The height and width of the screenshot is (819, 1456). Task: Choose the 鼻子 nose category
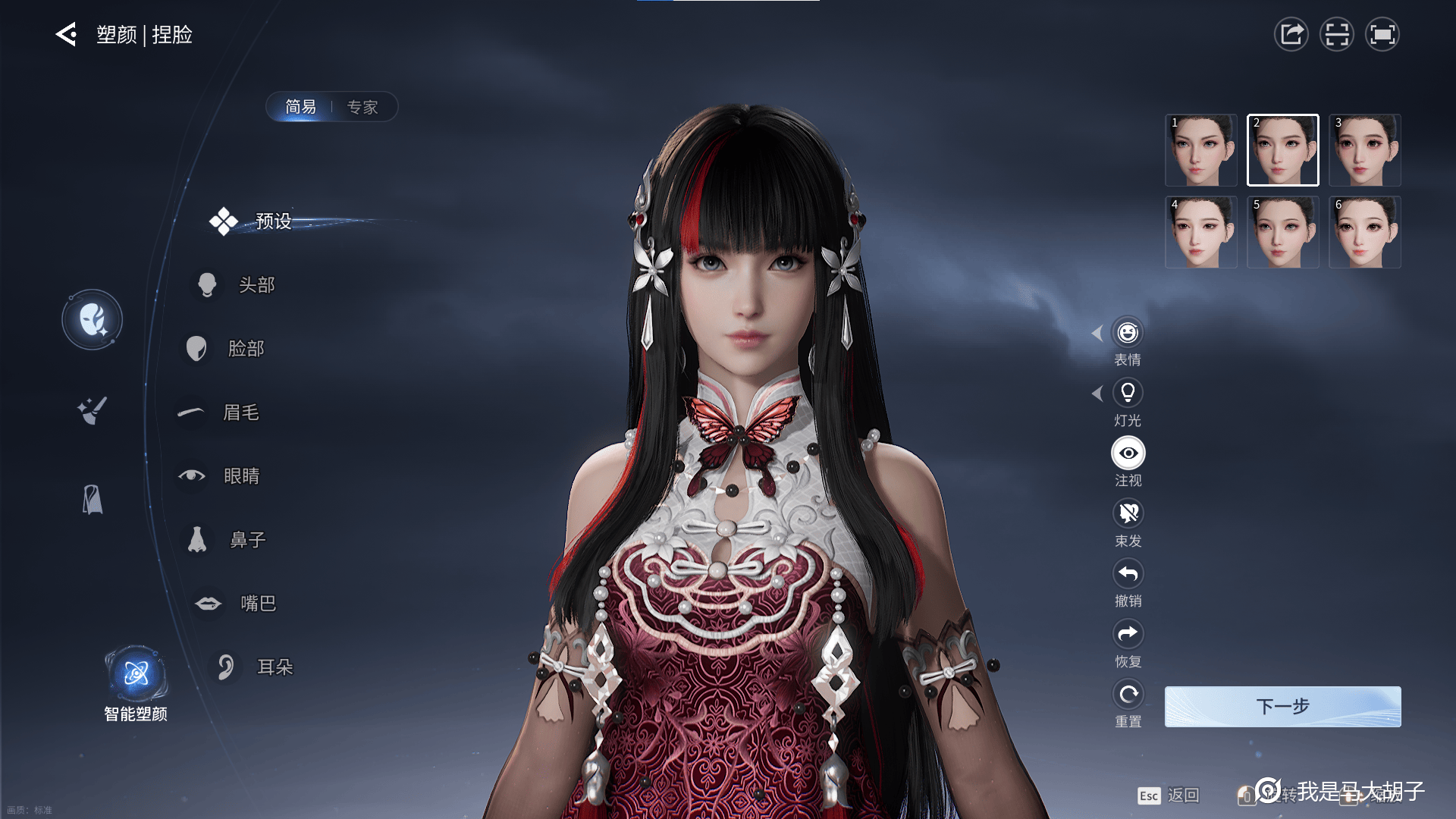[x=246, y=539]
